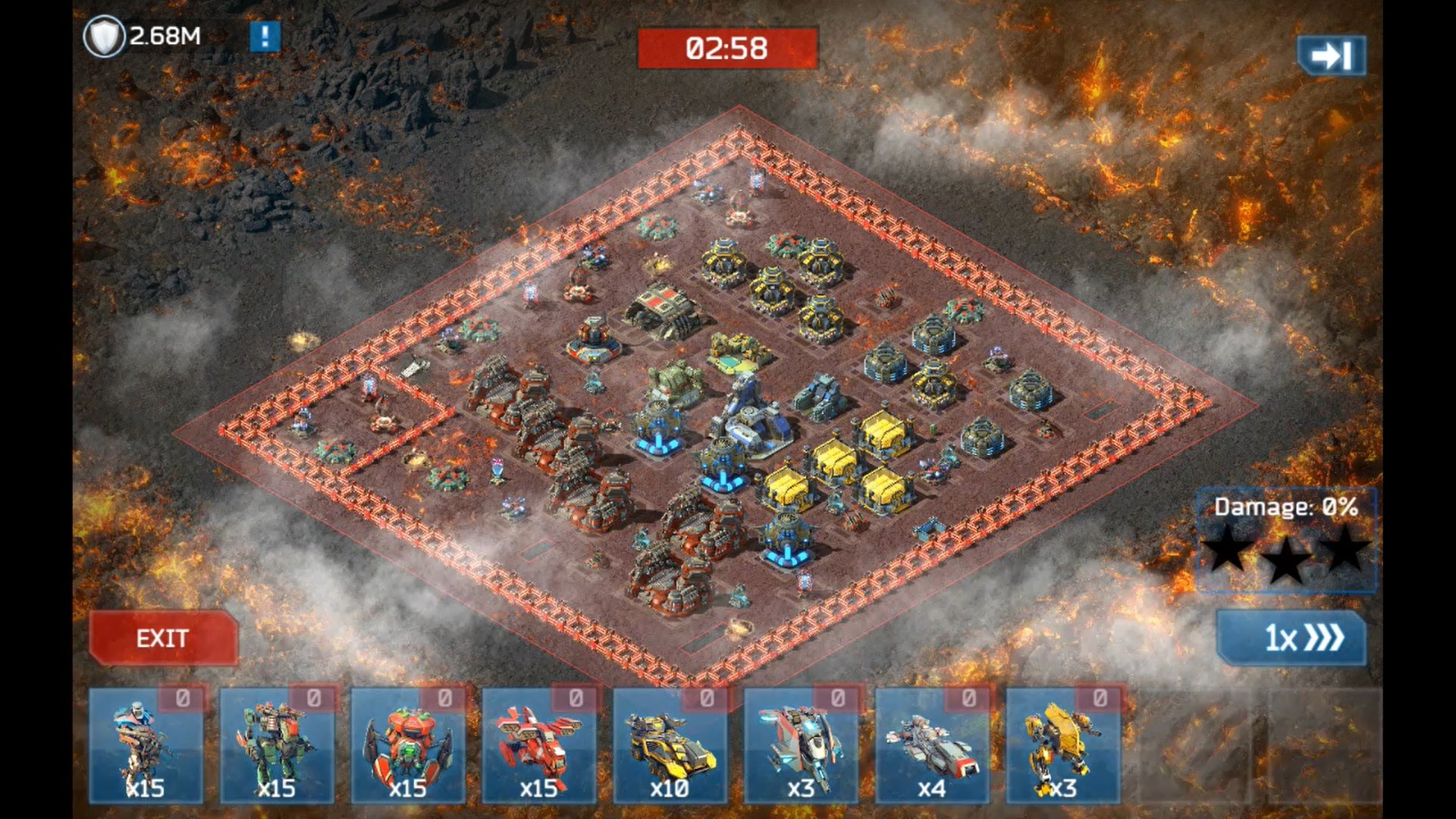The width and height of the screenshot is (1456, 819).
Task: Select the grey battleship unit card
Action: tap(932, 746)
